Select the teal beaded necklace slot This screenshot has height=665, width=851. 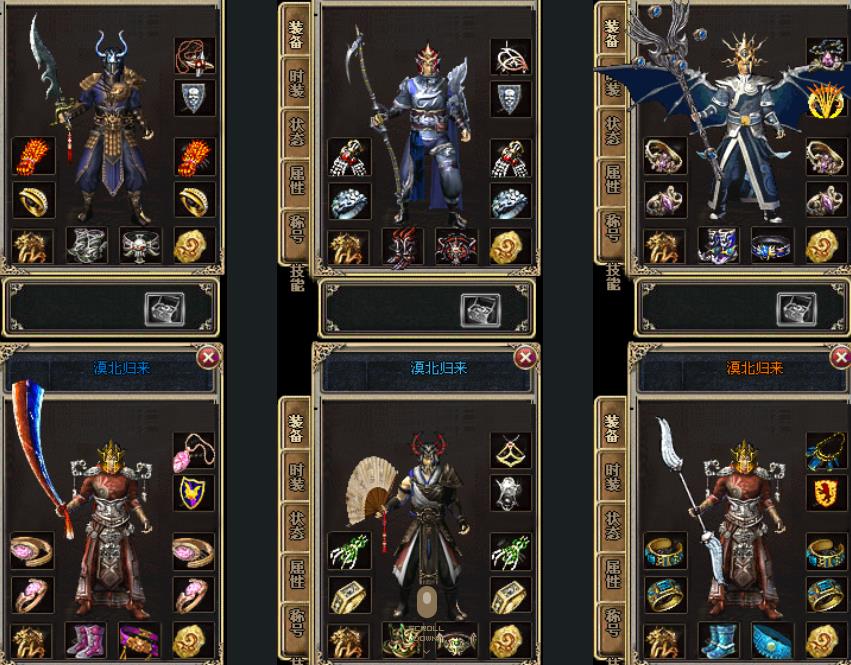click(826, 452)
